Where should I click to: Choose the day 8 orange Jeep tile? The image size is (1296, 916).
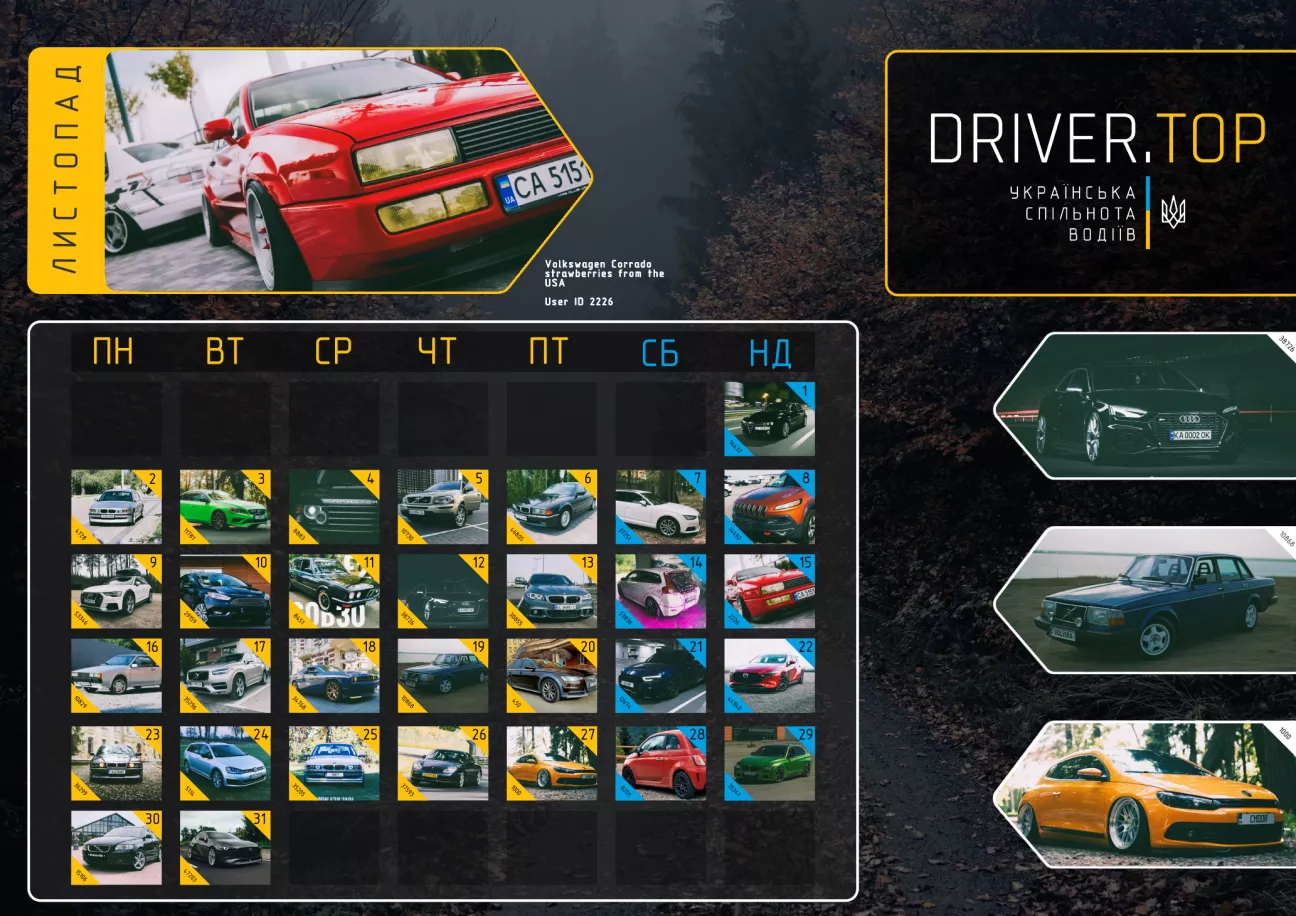click(768, 507)
